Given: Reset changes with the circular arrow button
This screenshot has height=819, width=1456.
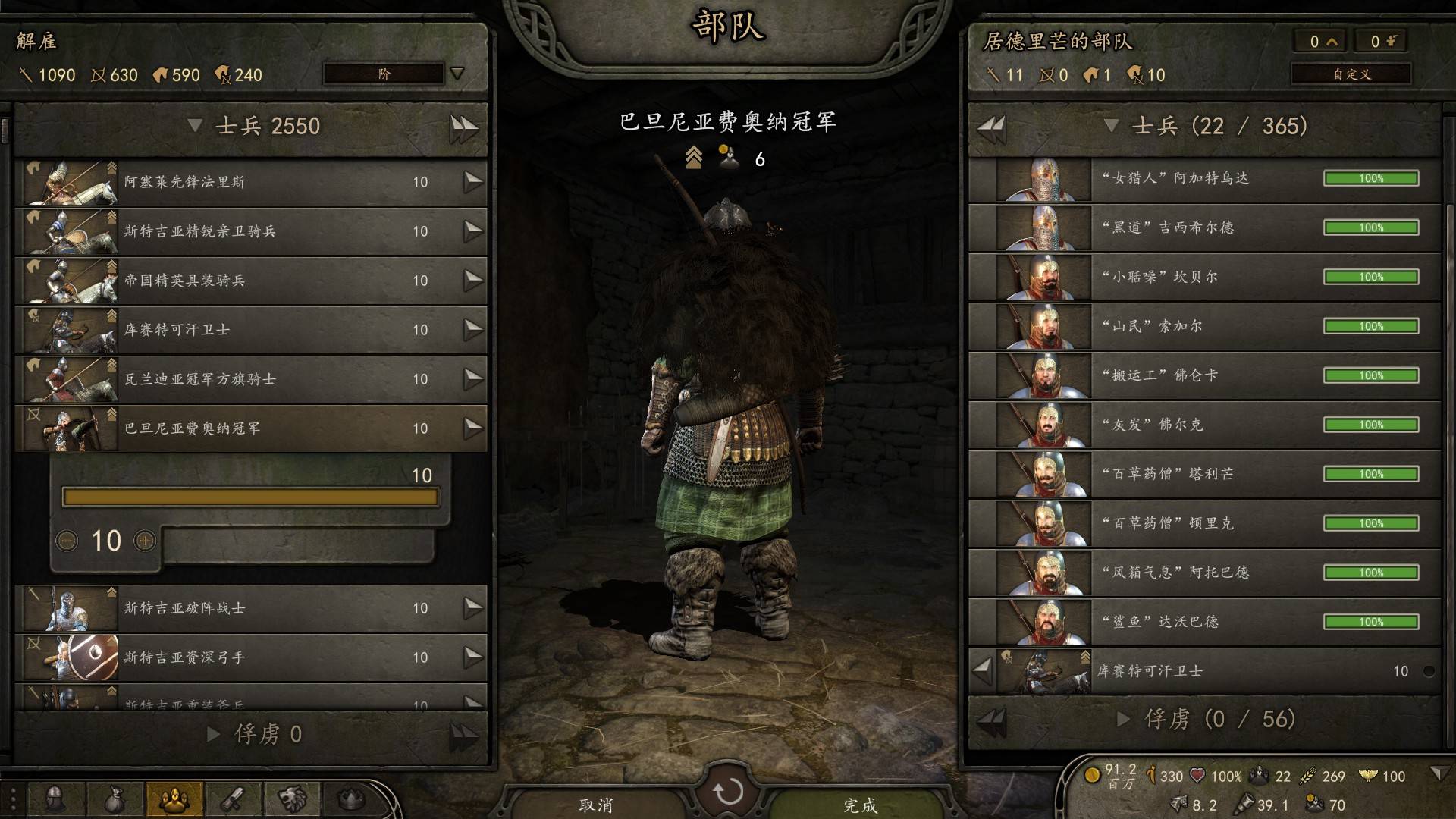Looking at the screenshot, I should click(727, 792).
